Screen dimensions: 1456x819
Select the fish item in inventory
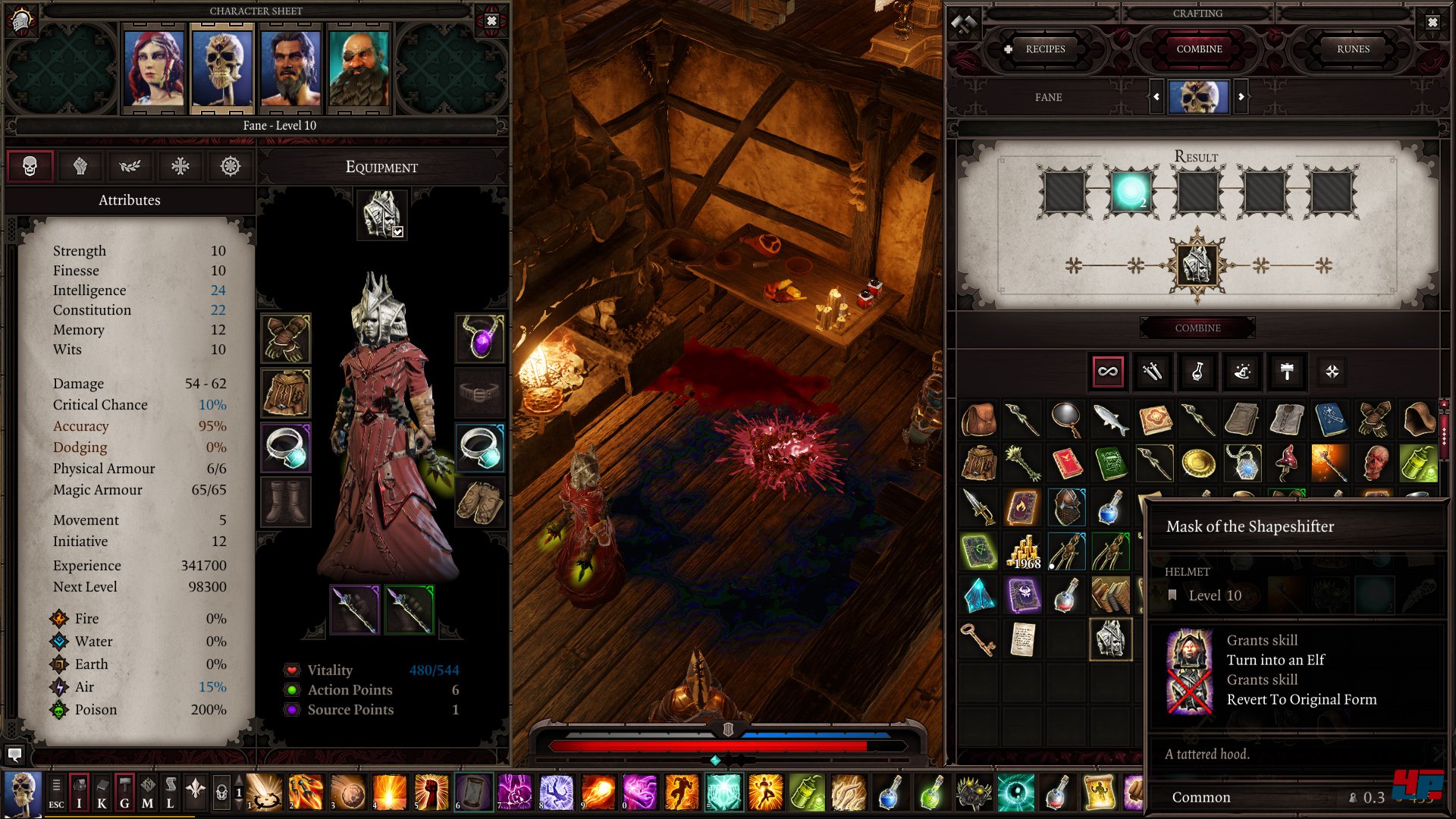[1110, 419]
